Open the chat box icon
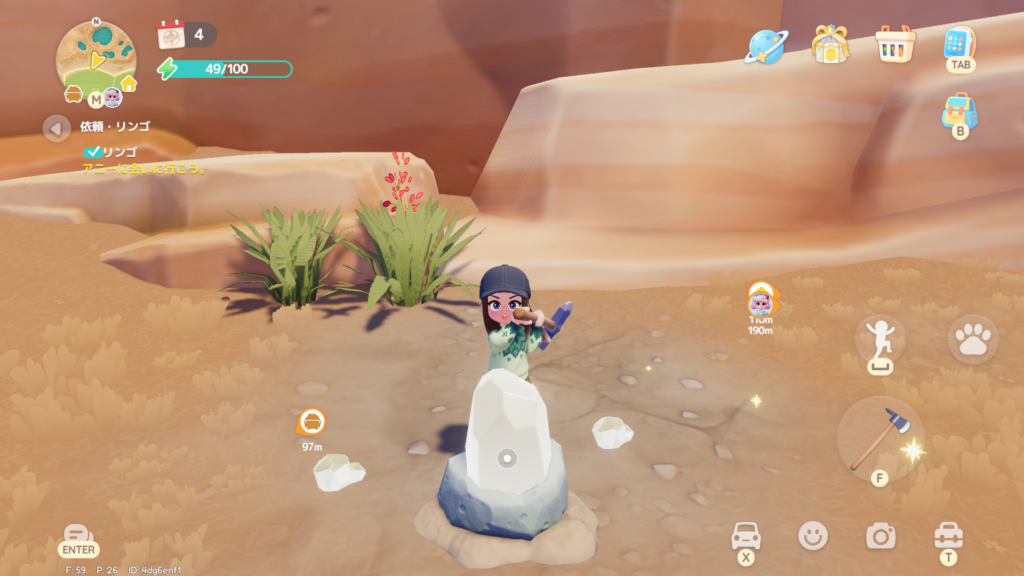Viewport: 1024px width, 576px height. 77,535
